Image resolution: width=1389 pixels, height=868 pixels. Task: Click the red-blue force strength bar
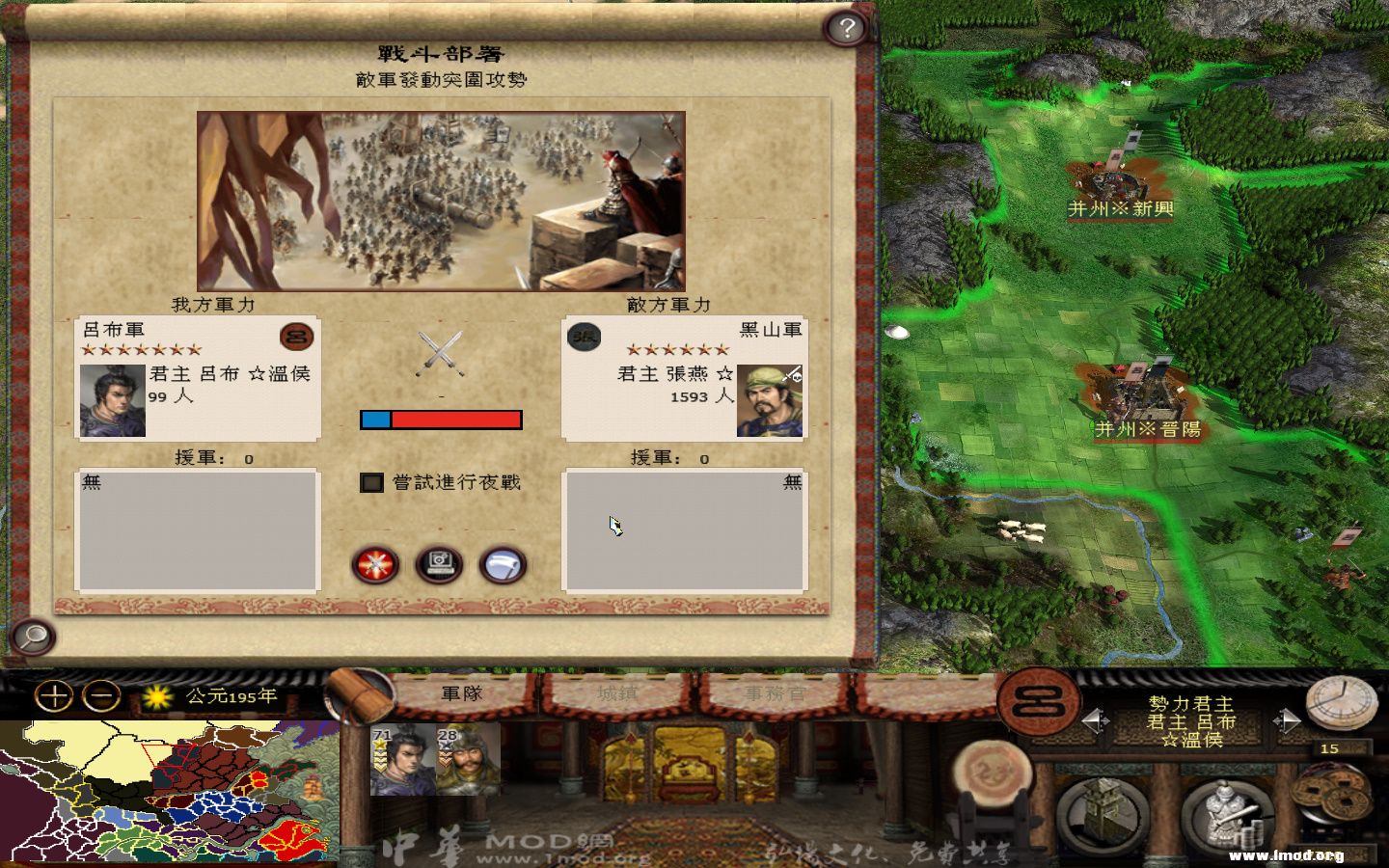pos(440,419)
